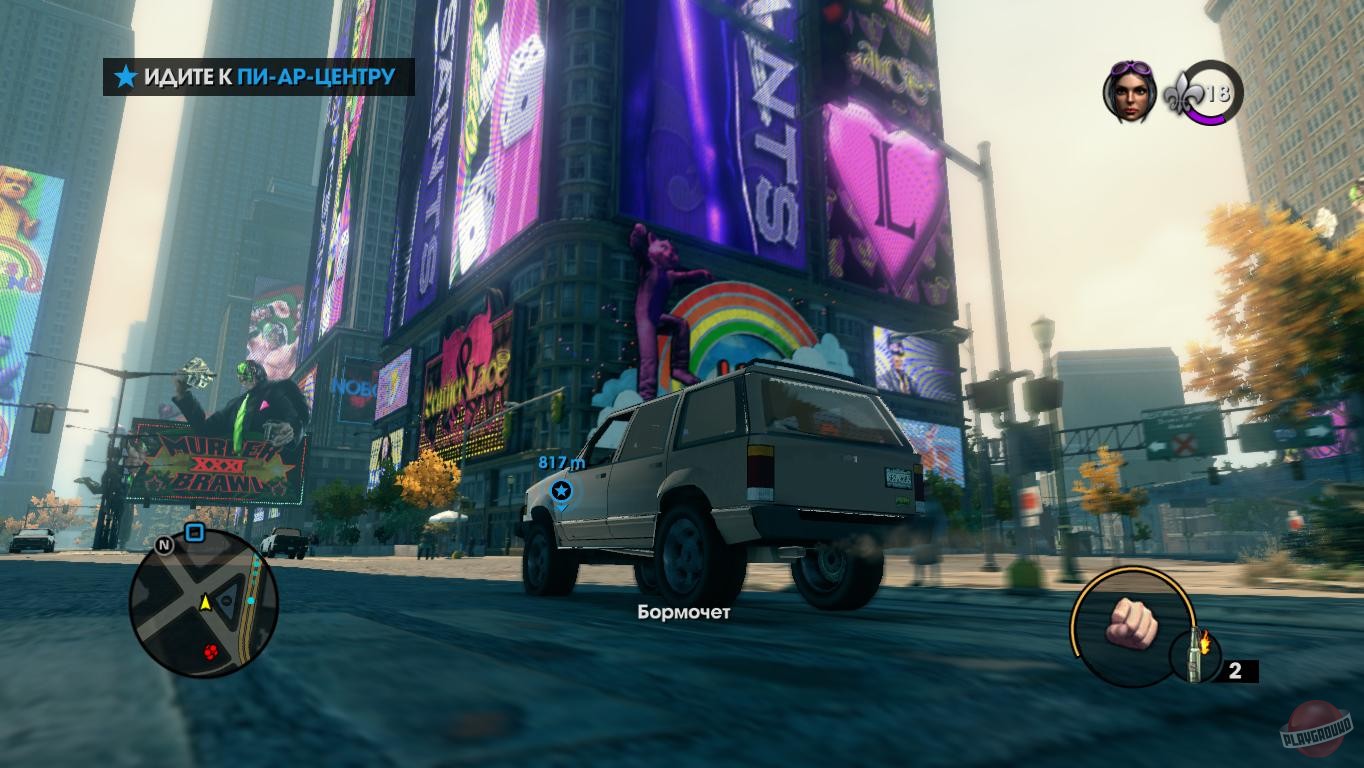Click the Бормочет subtitle text
This screenshot has height=768, width=1364.
coord(683,614)
